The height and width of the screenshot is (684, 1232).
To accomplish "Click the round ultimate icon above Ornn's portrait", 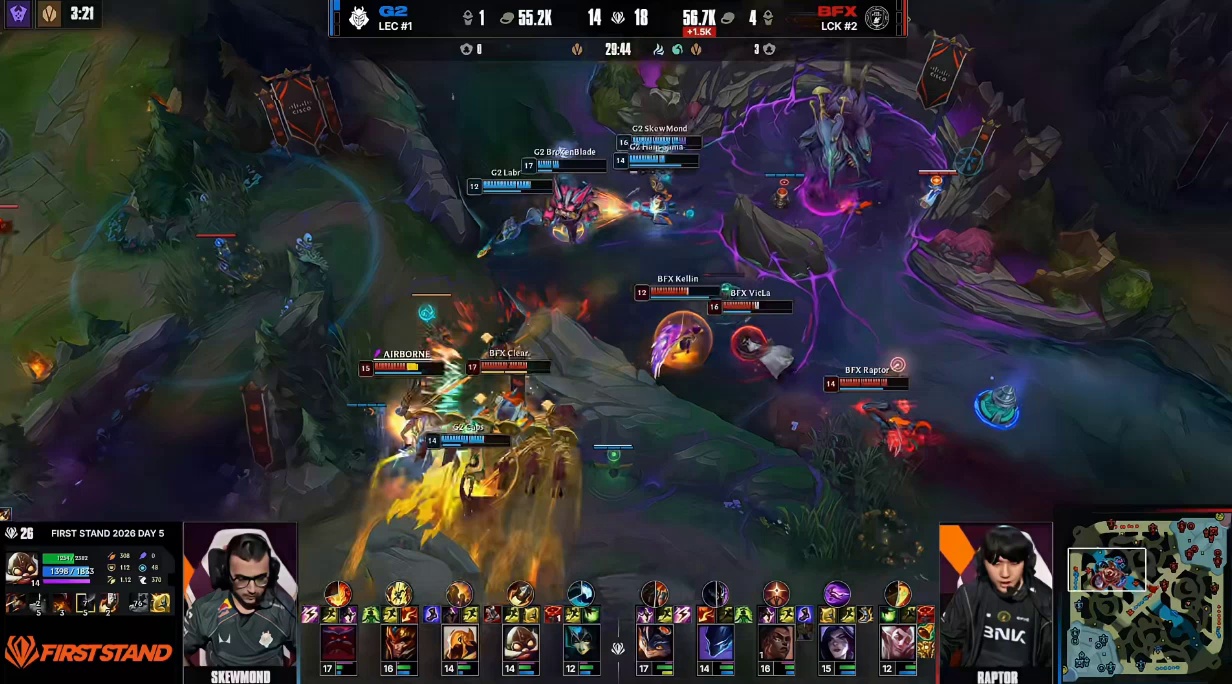I will pos(338,594).
